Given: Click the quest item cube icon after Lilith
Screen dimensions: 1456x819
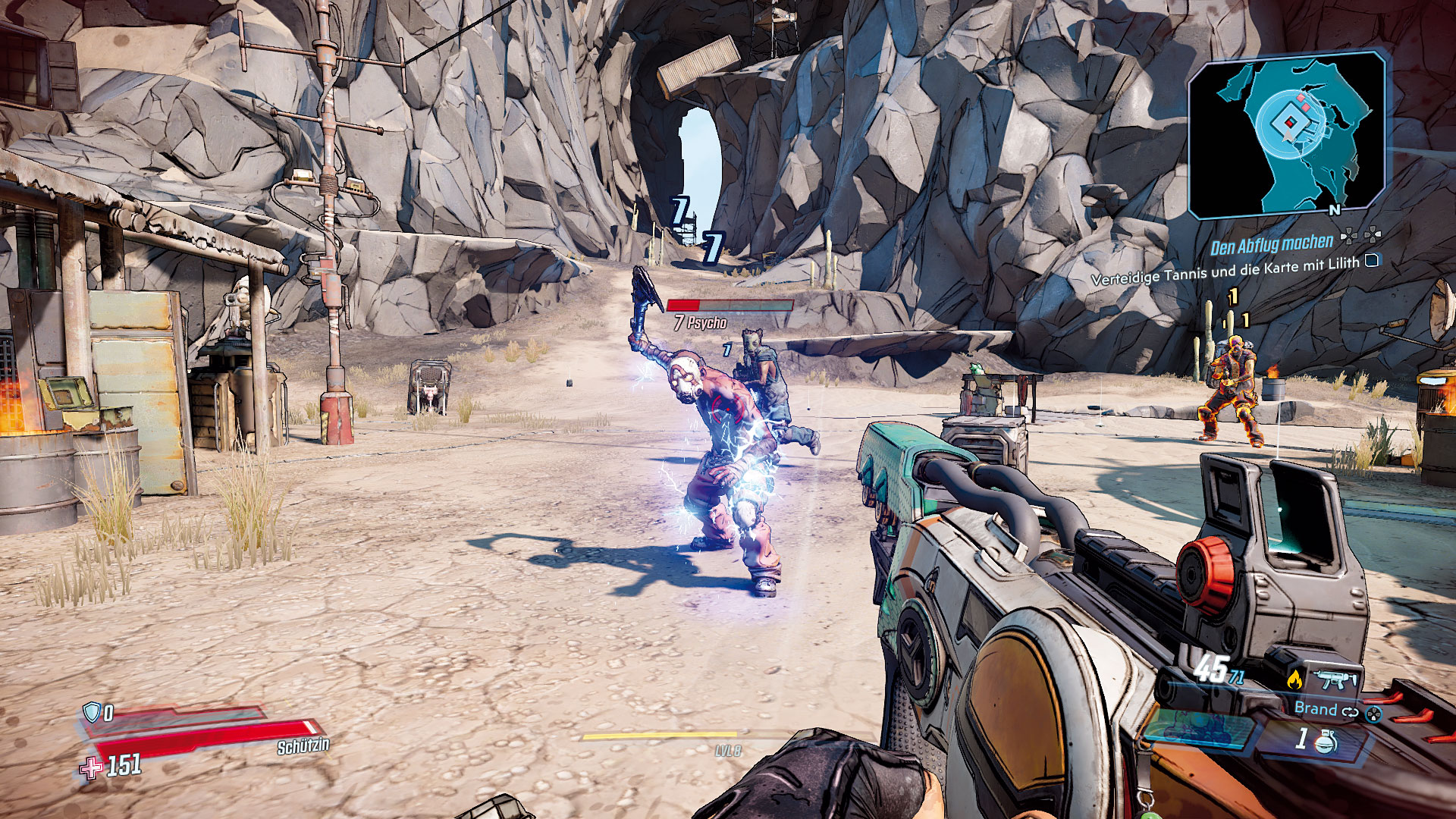Looking at the screenshot, I should coord(1371,261).
